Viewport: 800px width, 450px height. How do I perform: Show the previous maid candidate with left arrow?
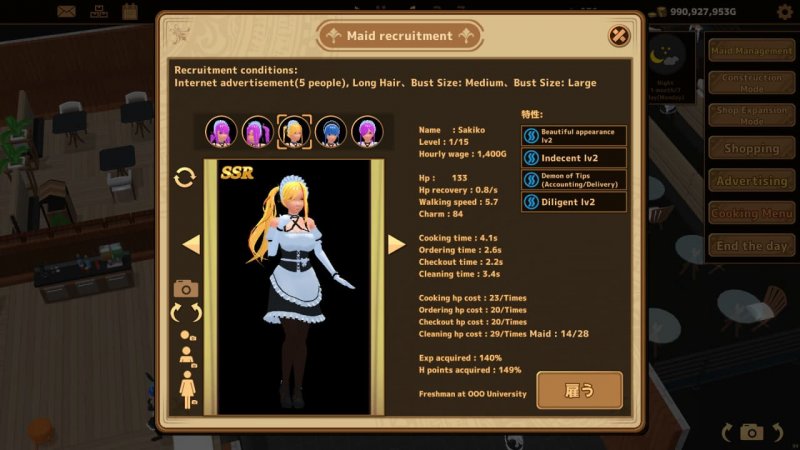pos(191,244)
